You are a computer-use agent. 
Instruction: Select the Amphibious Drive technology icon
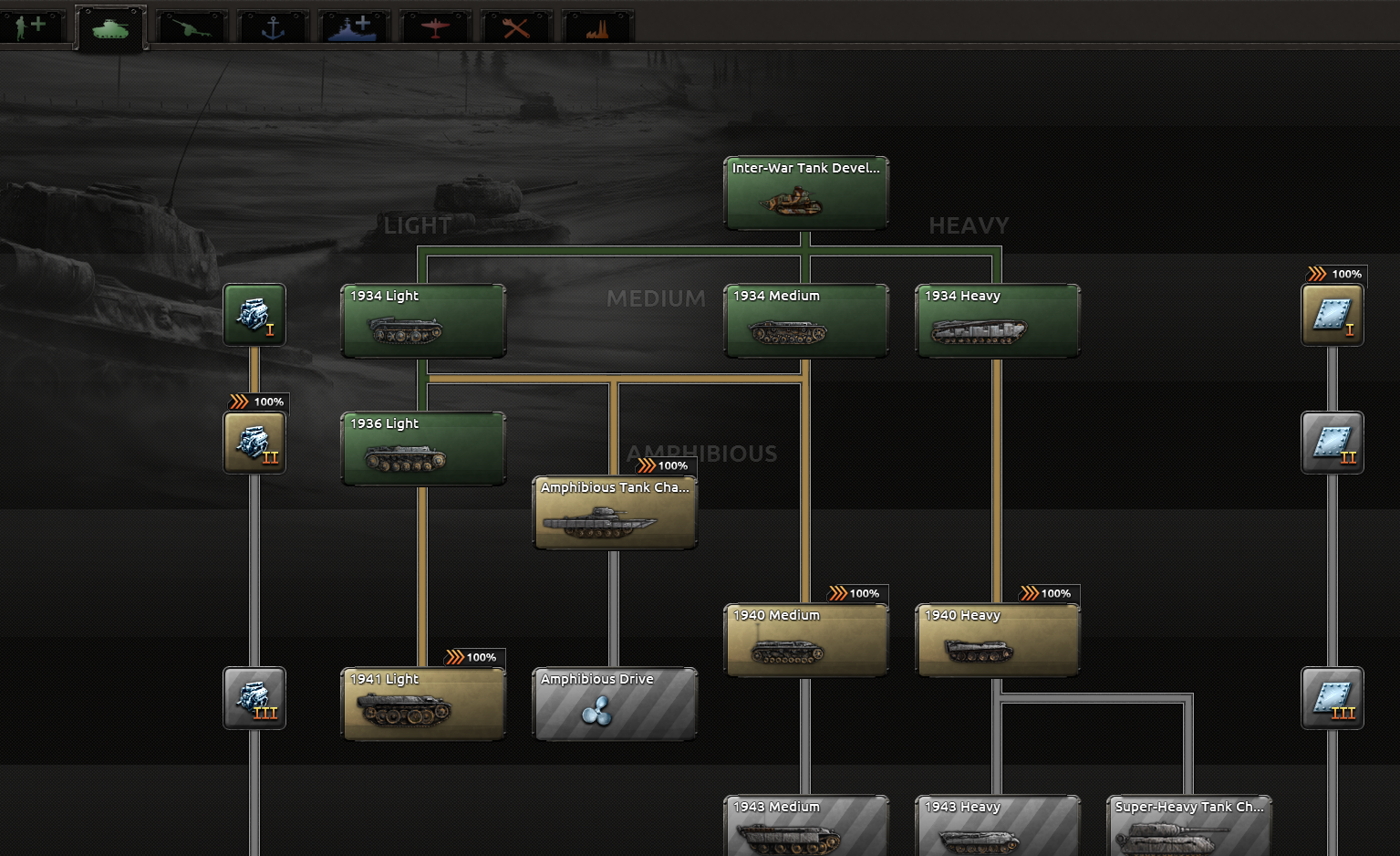pos(614,703)
